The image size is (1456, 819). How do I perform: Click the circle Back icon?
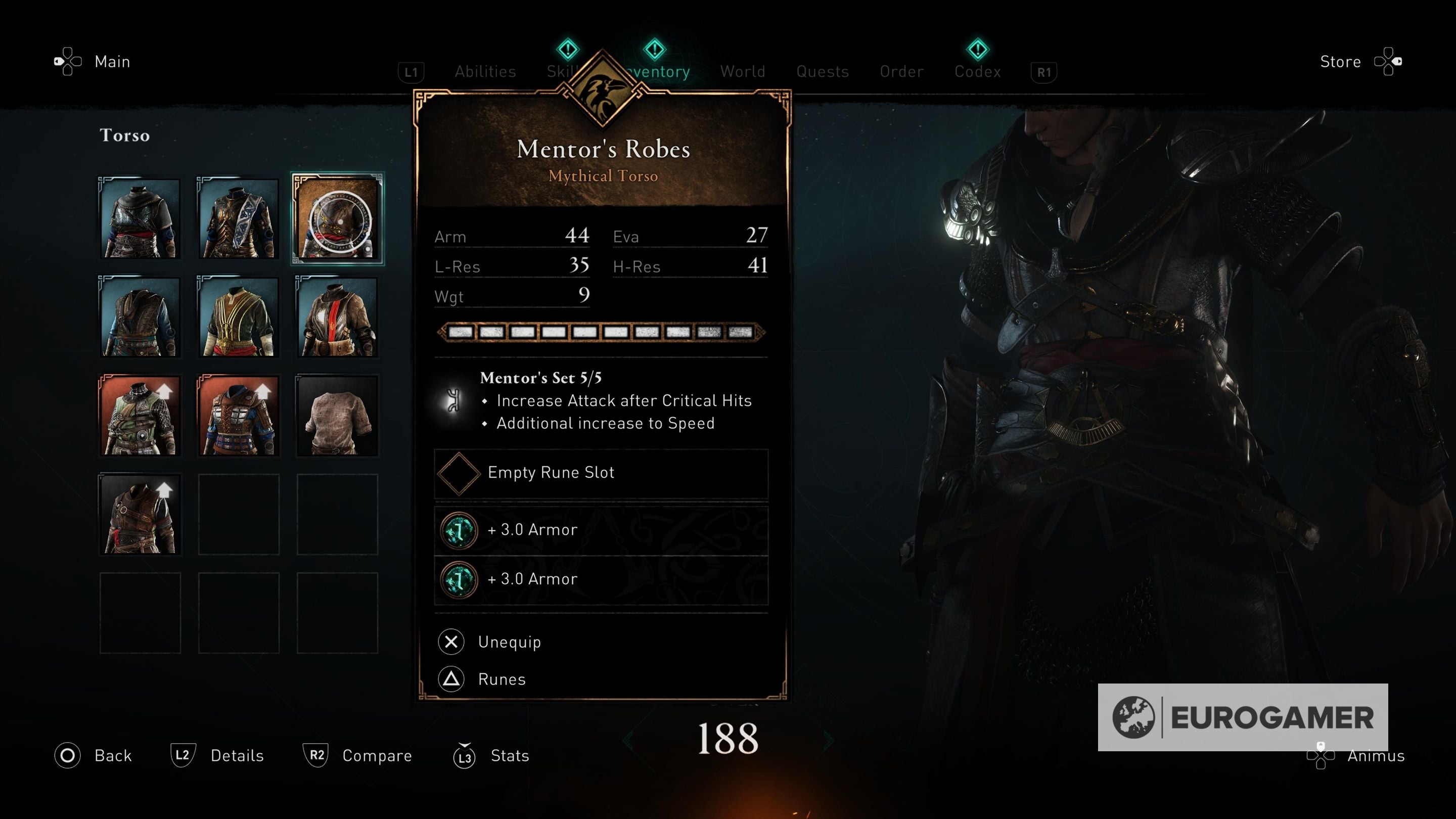[67, 755]
